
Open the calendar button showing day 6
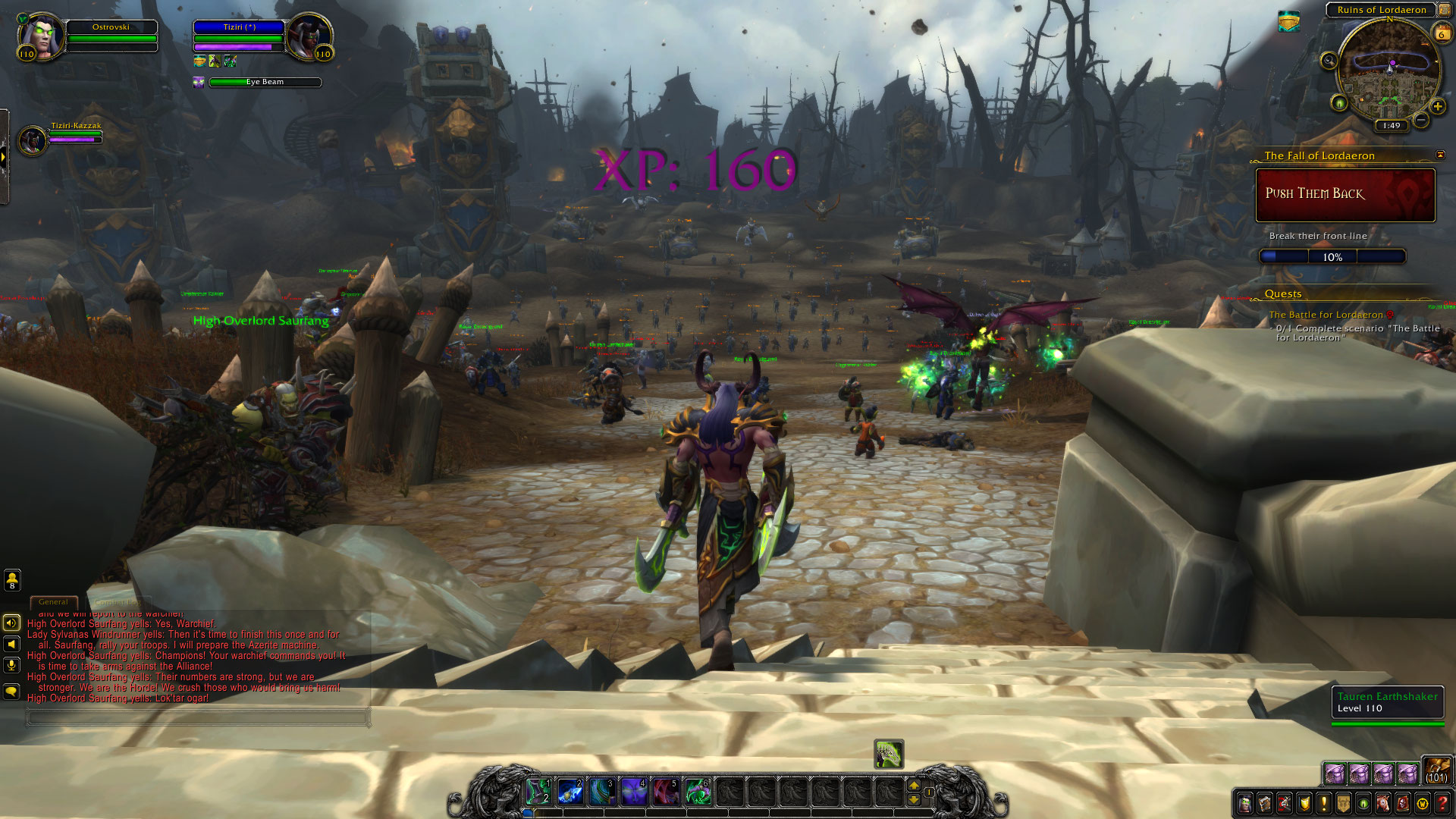click(x=1441, y=33)
